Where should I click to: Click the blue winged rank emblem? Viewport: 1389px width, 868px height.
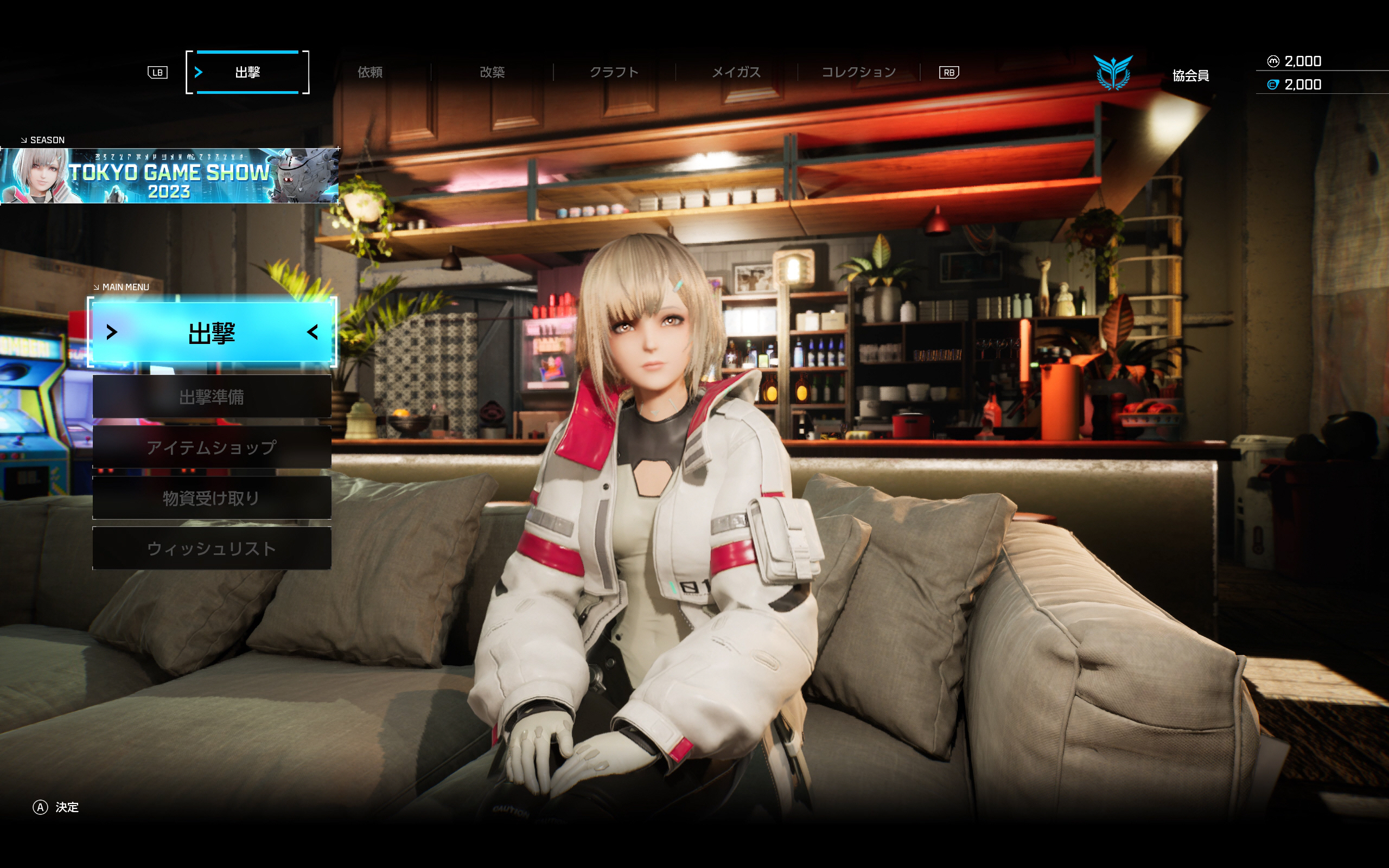pyautogui.click(x=1113, y=73)
